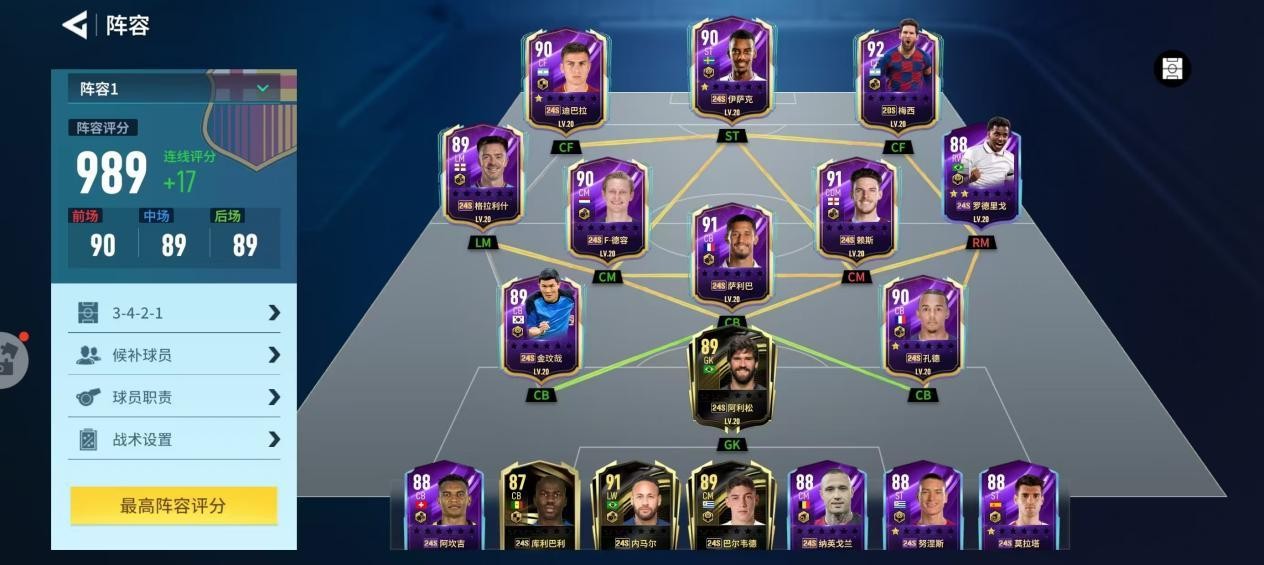Click the yellow 最高阵容评分 button
The height and width of the screenshot is (565, 1264).
coord(174,506)
